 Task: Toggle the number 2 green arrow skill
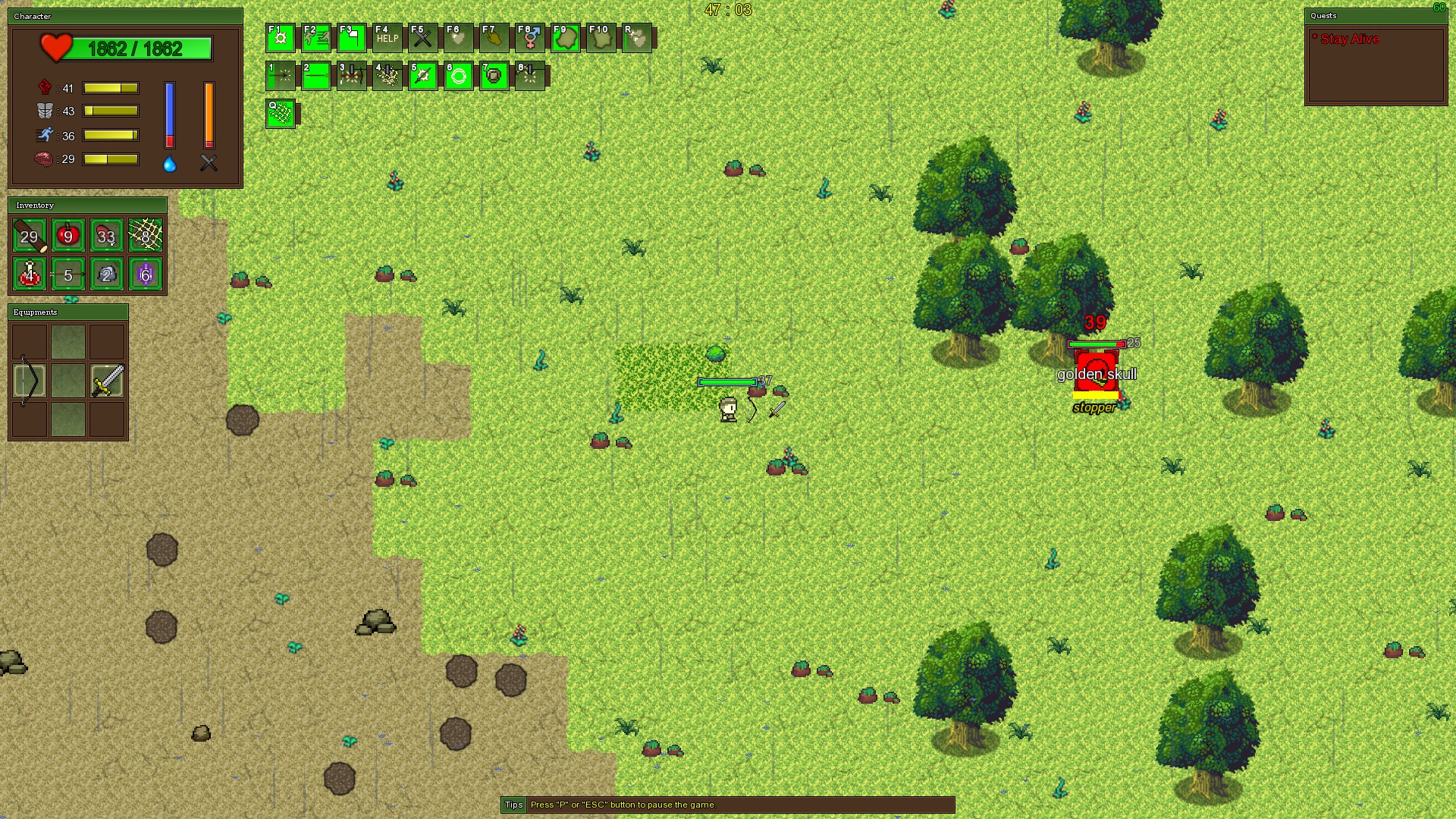(x=315, y=77)
